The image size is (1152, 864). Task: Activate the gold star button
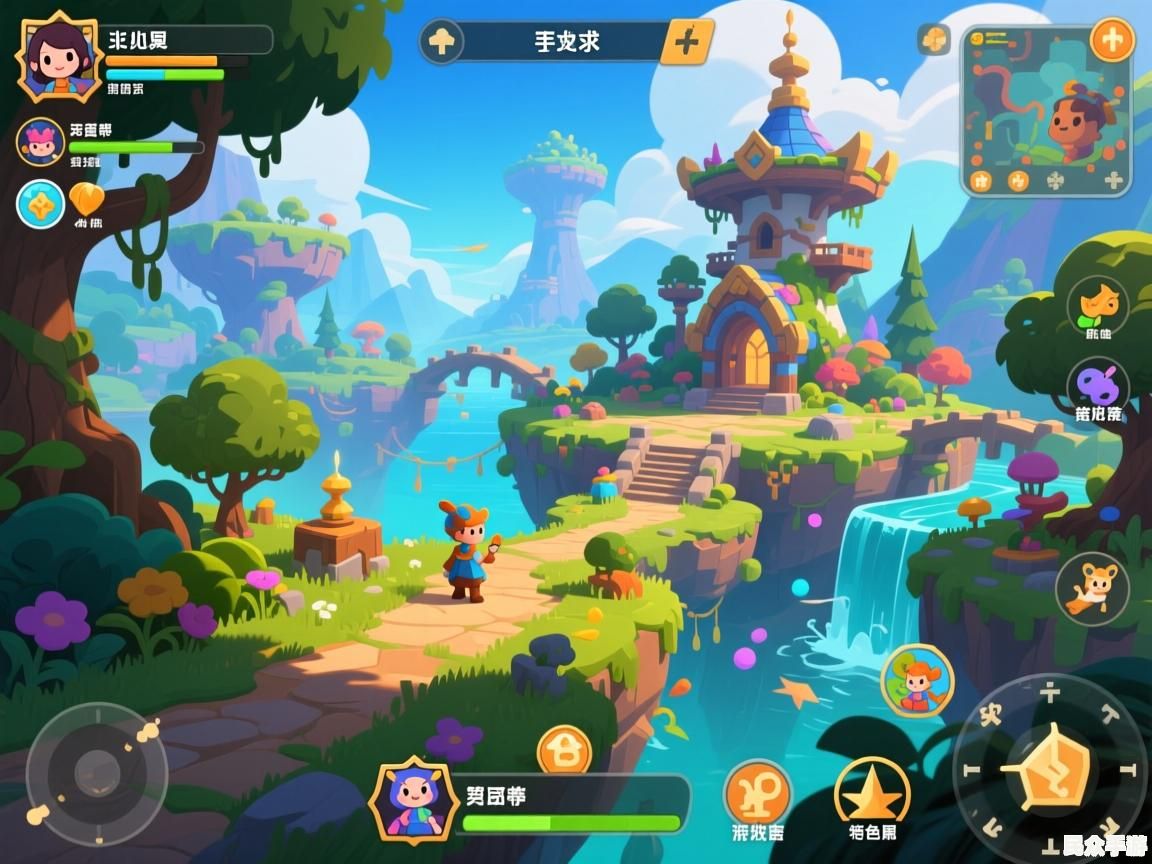click(x=871, y=793)
